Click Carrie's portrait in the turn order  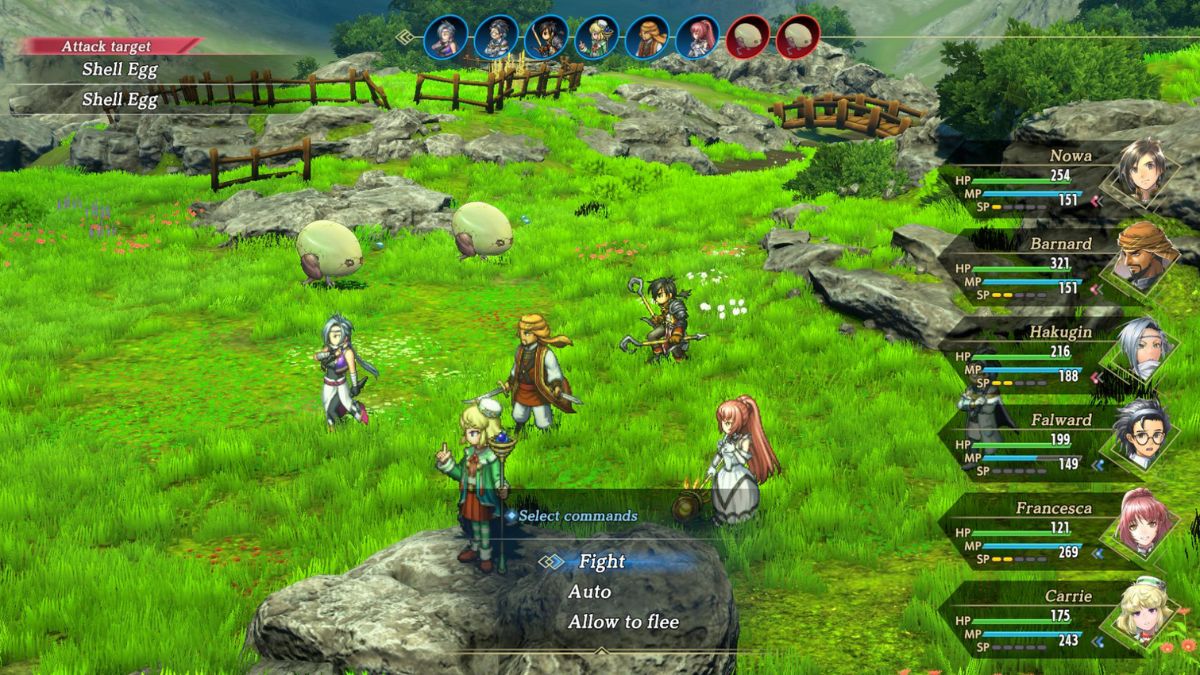(x=597, y=38)
